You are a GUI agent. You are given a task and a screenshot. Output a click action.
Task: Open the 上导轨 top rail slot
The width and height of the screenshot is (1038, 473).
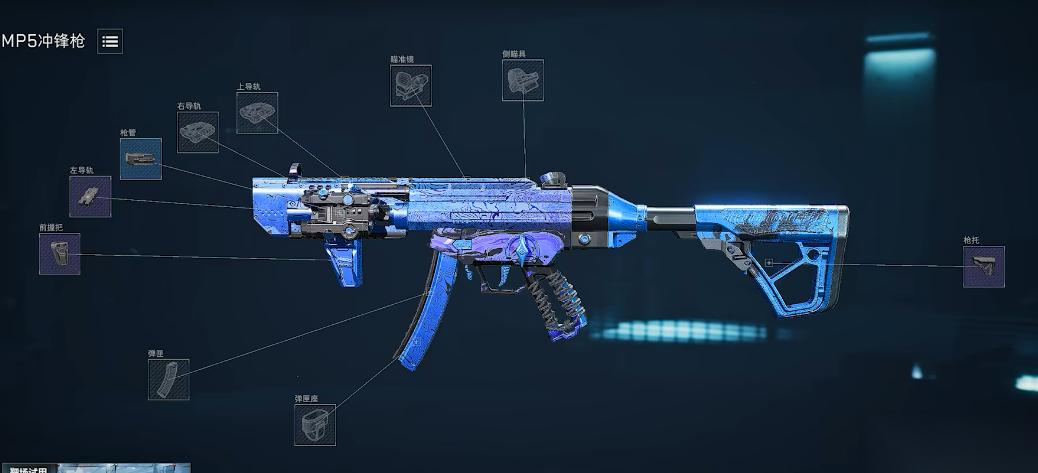257,113
